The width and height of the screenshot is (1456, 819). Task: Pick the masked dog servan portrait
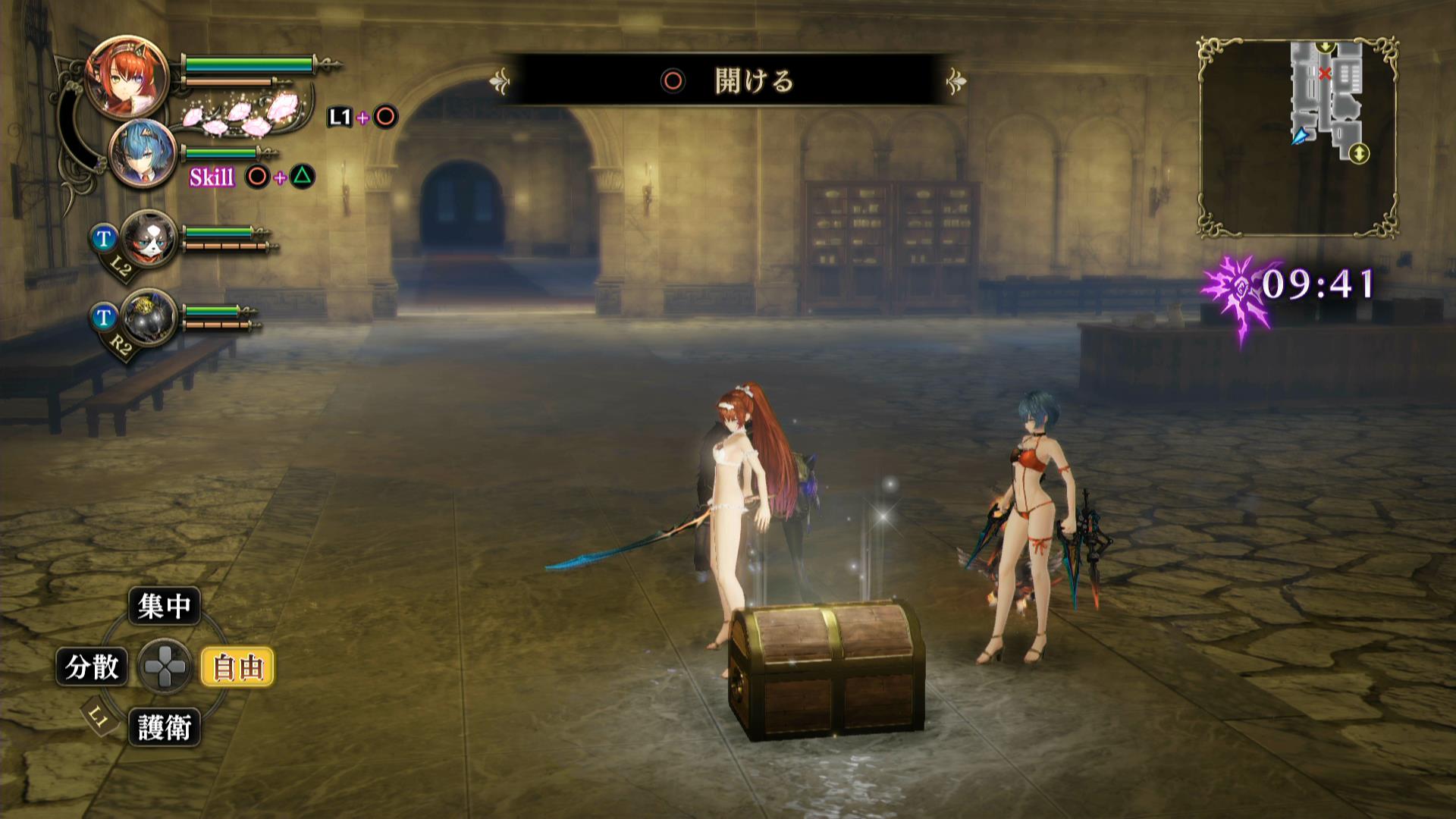tap(149, 238)
